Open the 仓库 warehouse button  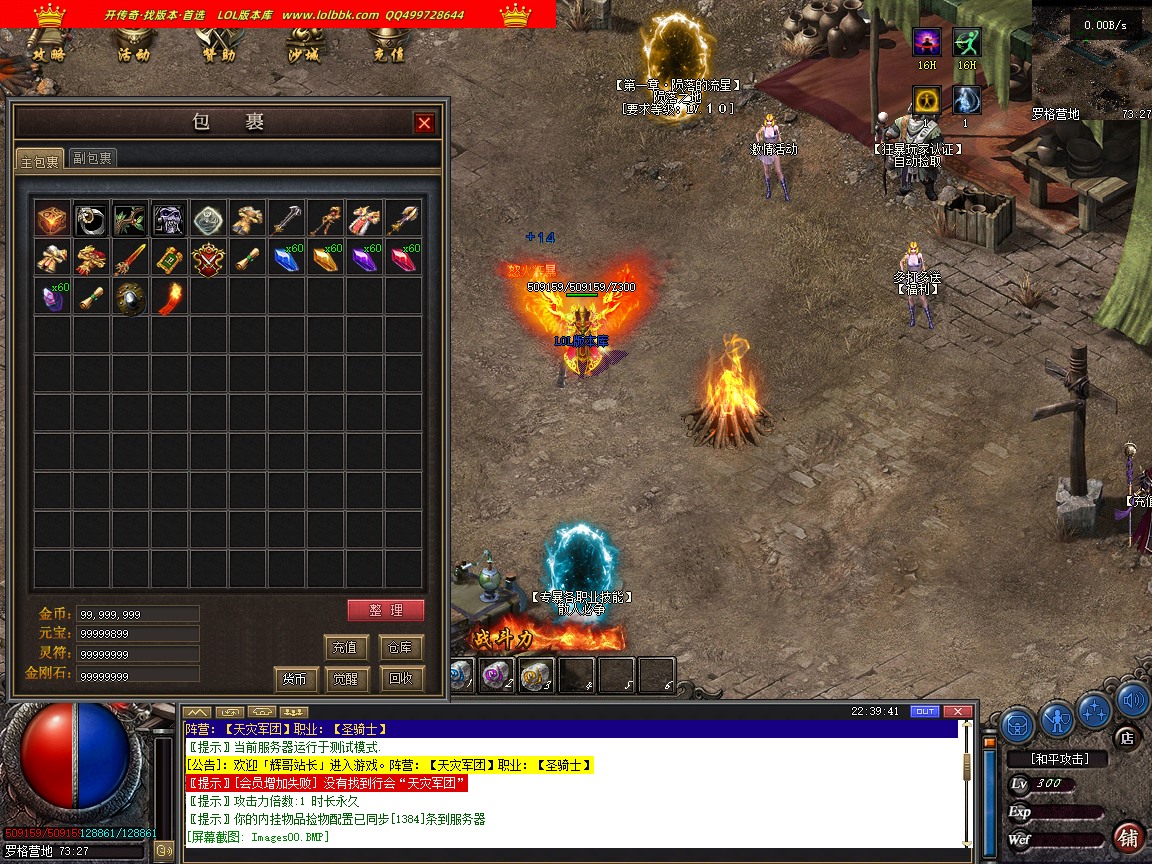pyautogui.click(x=401, y=647)
